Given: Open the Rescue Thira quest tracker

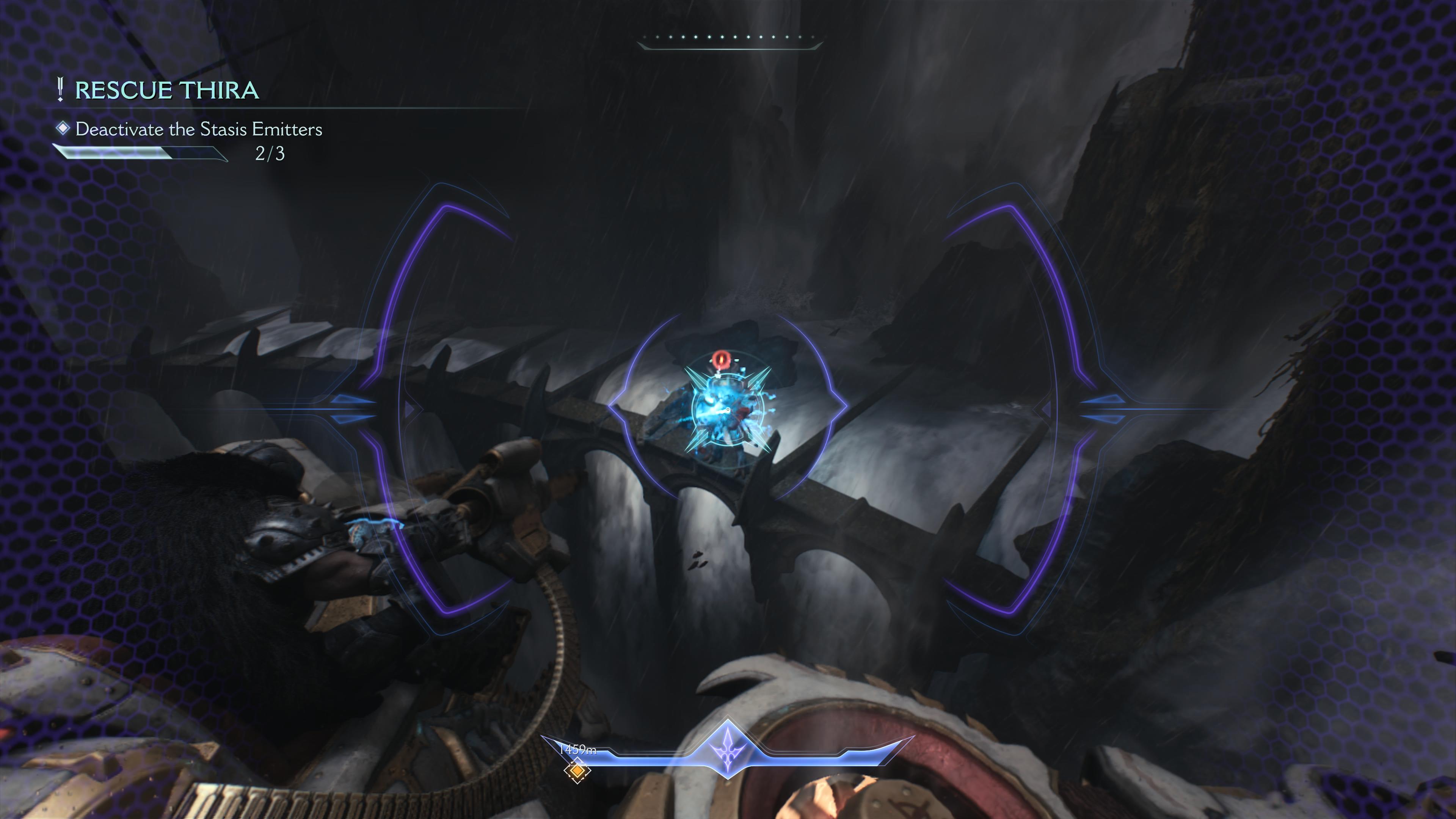Looking at the screenshot, I should coord(166,91).
